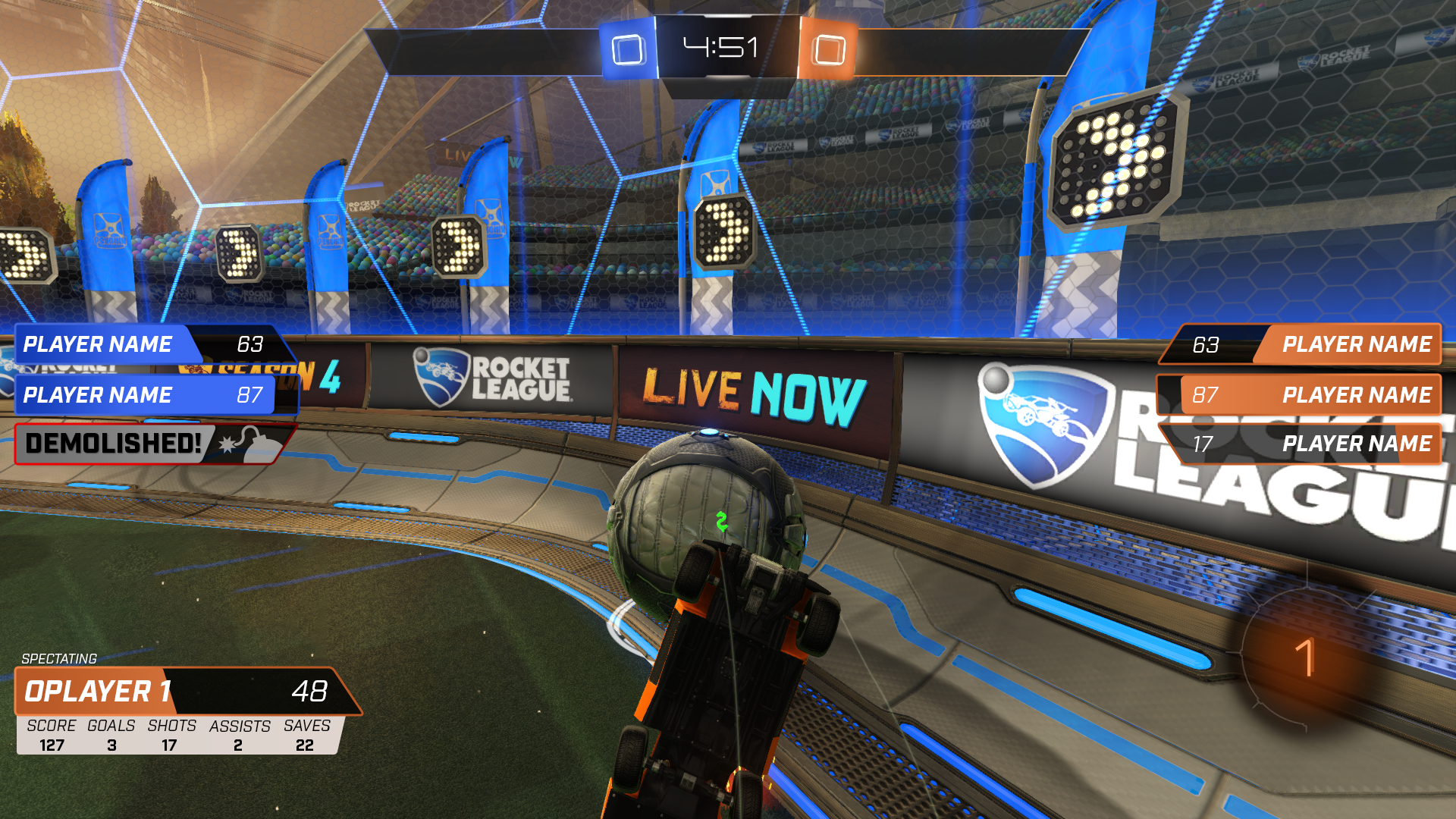This screenshot has height=819, width=1456.
Task: Click the blue team logo on scoreboard
Action: tap(628, 50)
